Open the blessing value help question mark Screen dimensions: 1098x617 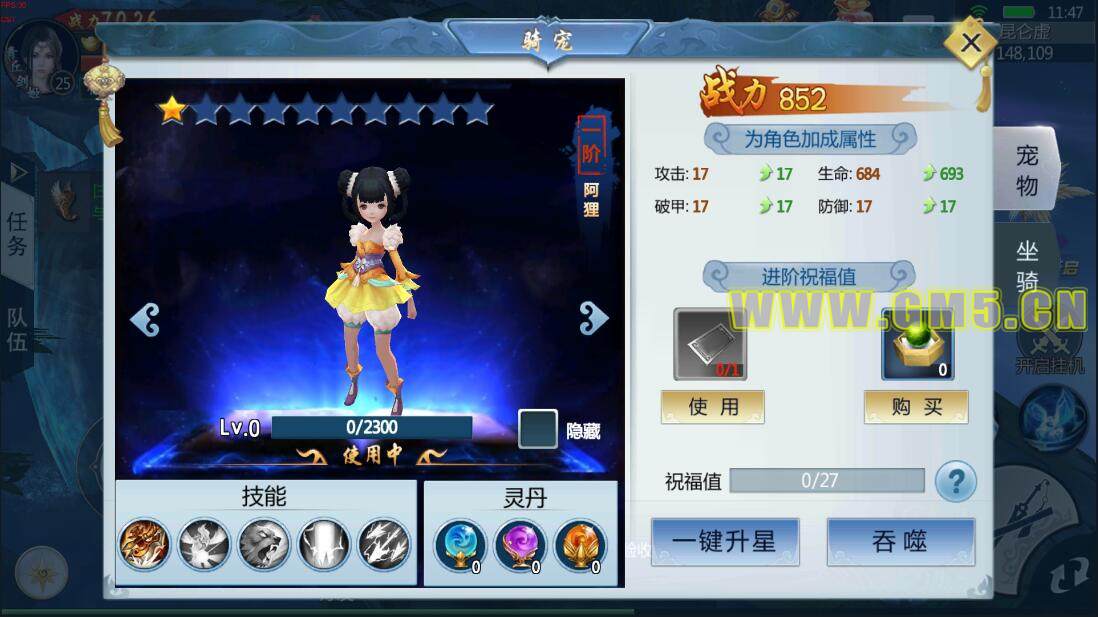pos(955,483)
